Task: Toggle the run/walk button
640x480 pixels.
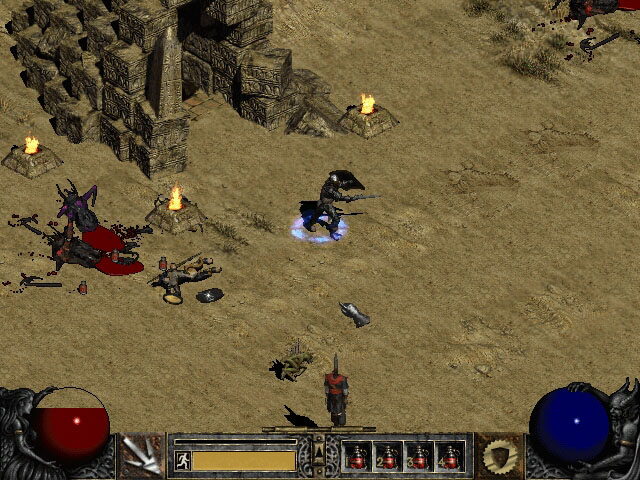Action: pos(183,460)
